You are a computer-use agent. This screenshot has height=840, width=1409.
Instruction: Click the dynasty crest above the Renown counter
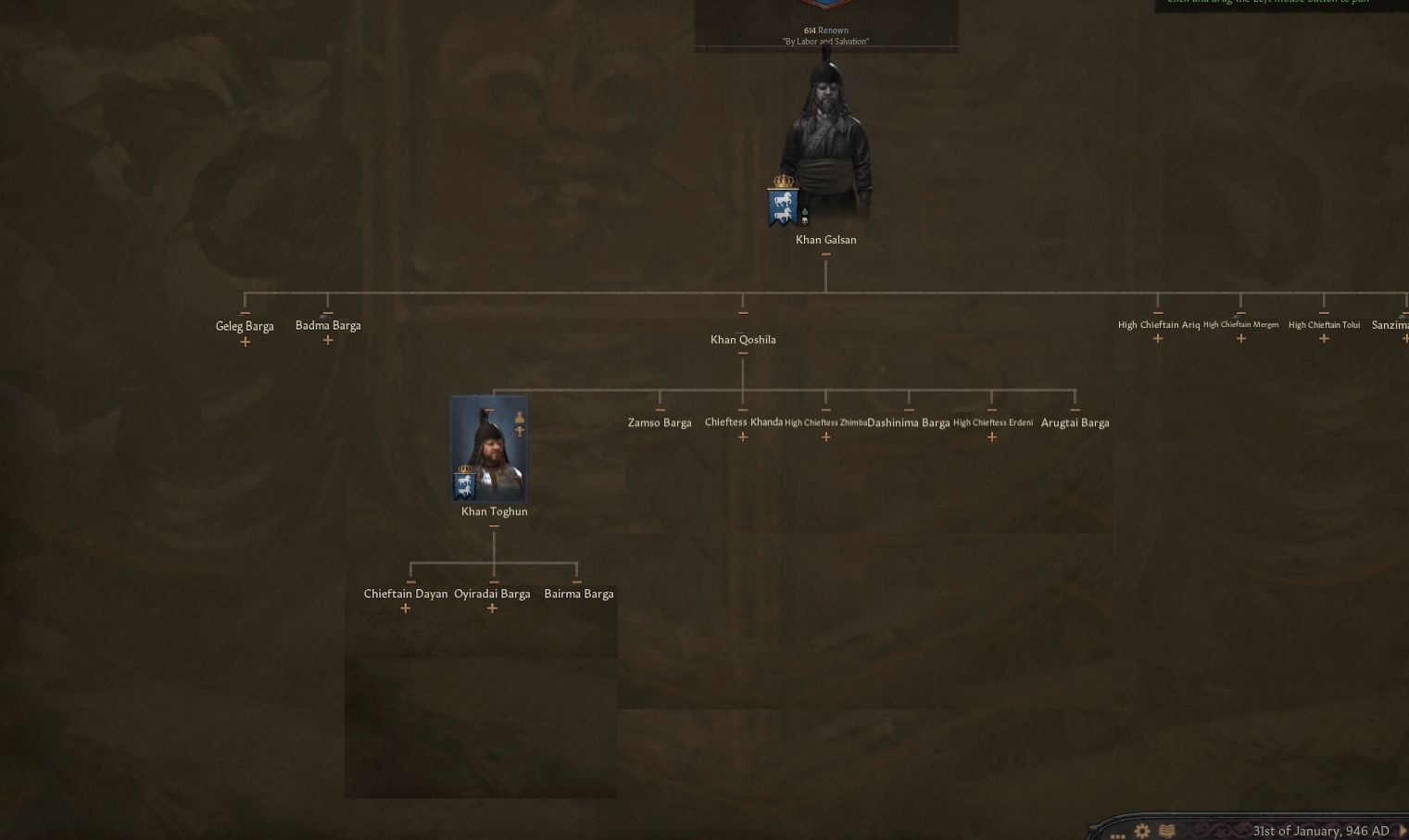tap(824, 5)
